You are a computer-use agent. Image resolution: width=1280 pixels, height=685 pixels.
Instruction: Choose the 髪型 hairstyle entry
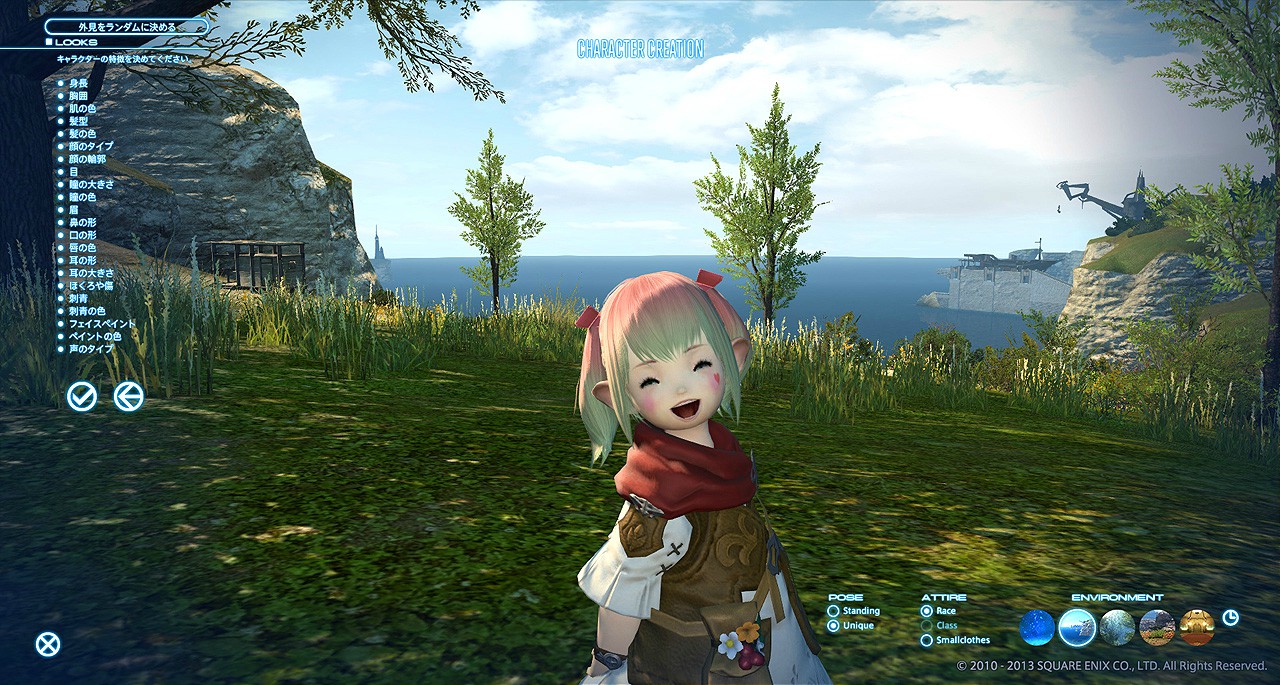tap(79, 121)
